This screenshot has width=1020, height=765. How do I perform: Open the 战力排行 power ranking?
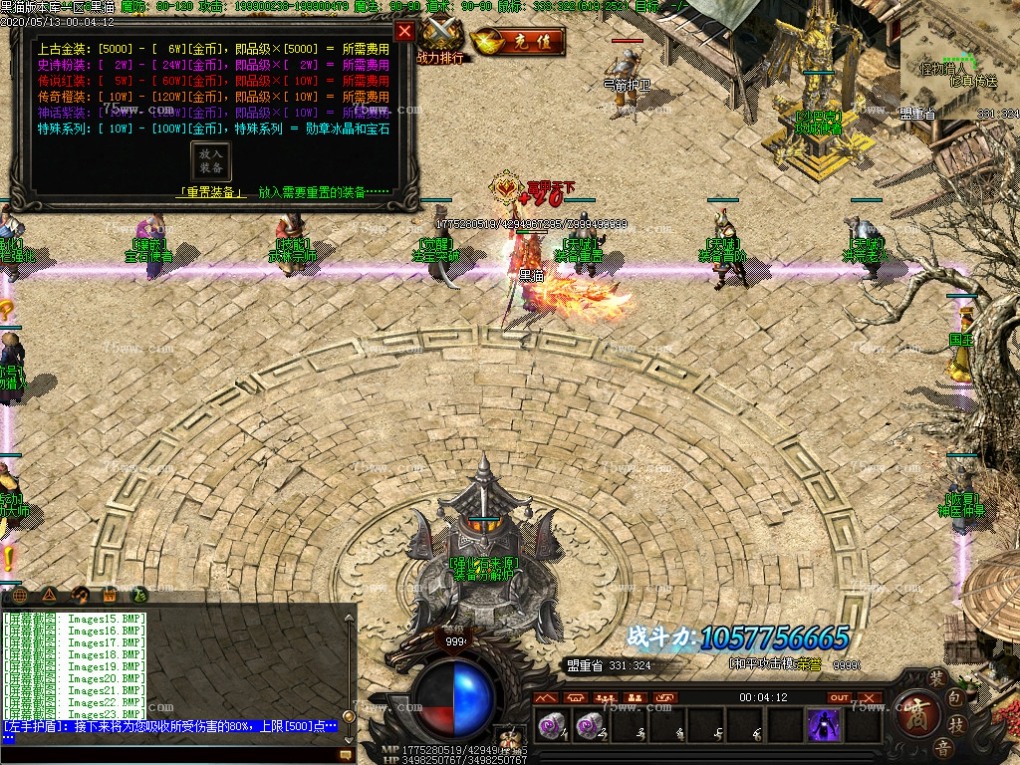[440, 41]
